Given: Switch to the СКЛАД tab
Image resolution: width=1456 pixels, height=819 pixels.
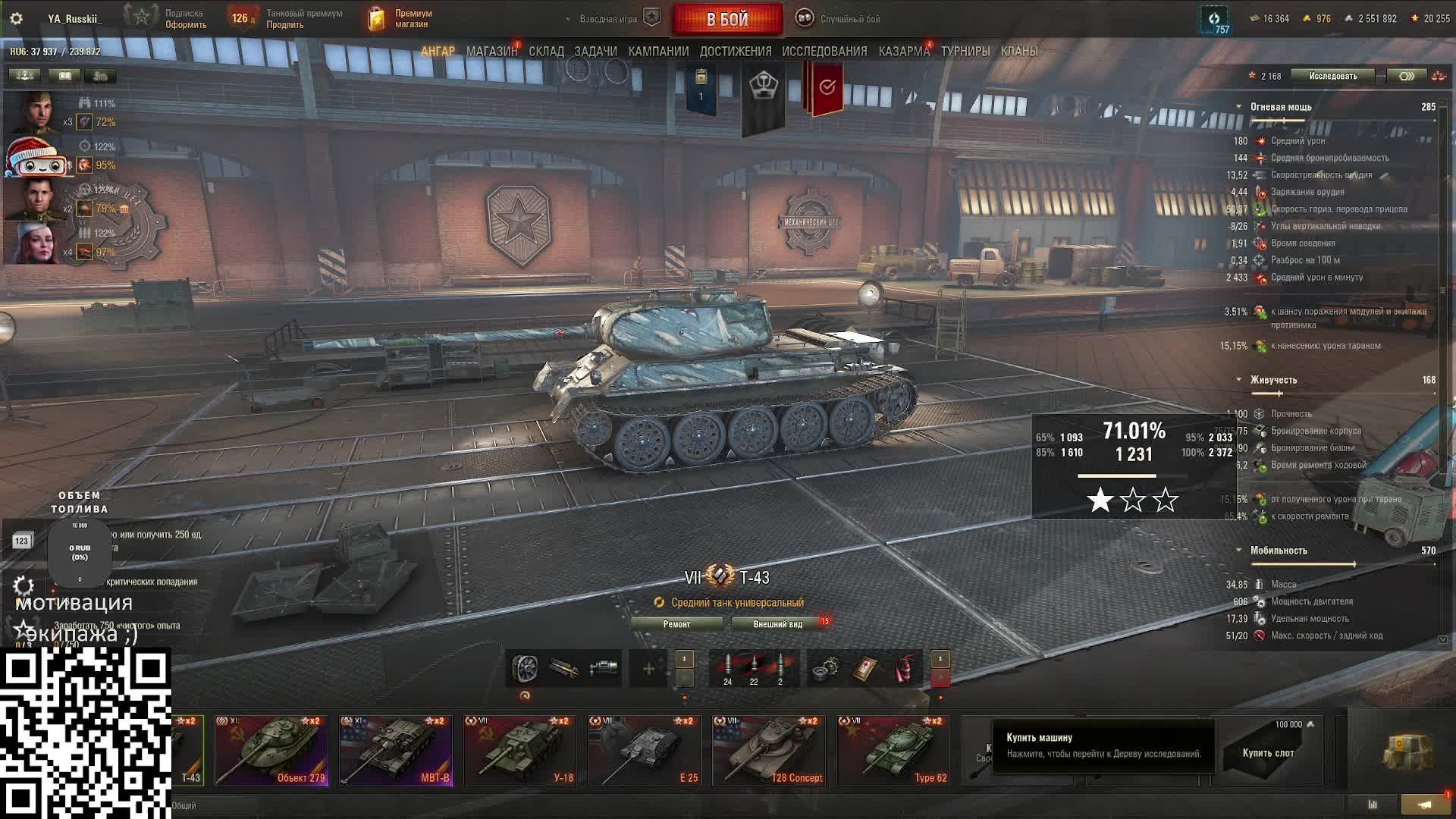Looking at the screenshot, I should 546,52.
